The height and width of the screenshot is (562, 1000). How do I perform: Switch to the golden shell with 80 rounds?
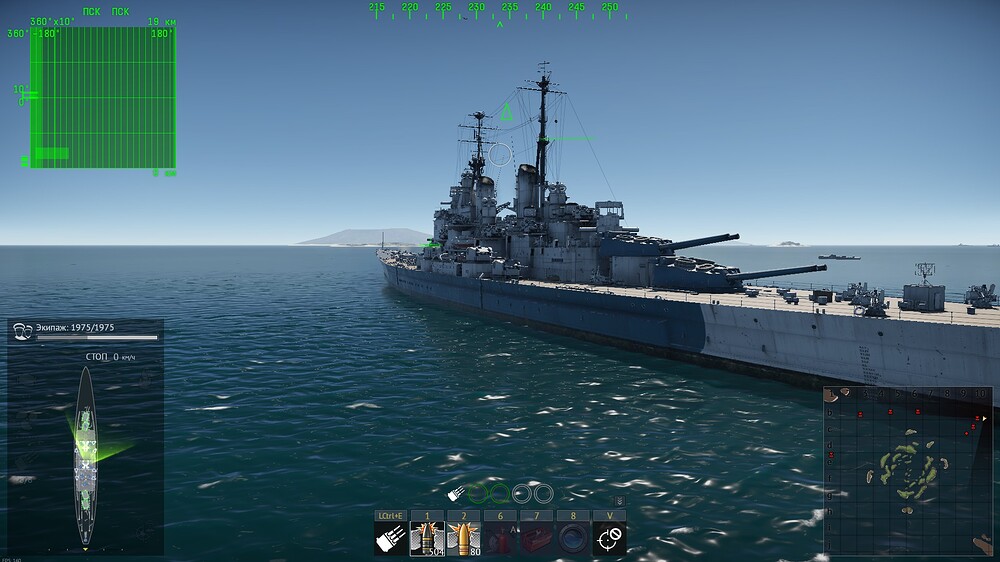(463, 539)
